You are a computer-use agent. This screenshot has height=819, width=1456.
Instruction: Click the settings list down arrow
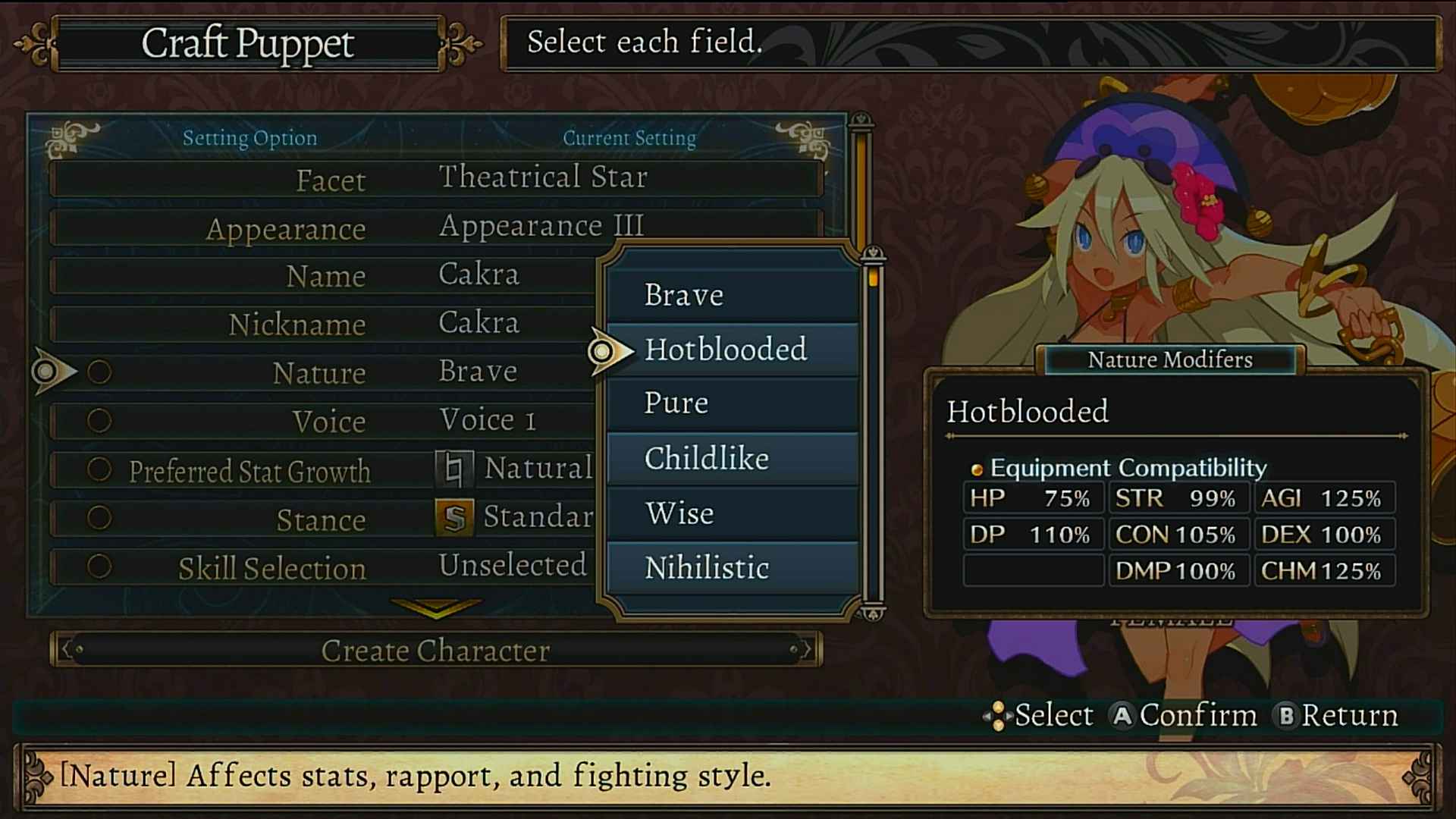435,607
